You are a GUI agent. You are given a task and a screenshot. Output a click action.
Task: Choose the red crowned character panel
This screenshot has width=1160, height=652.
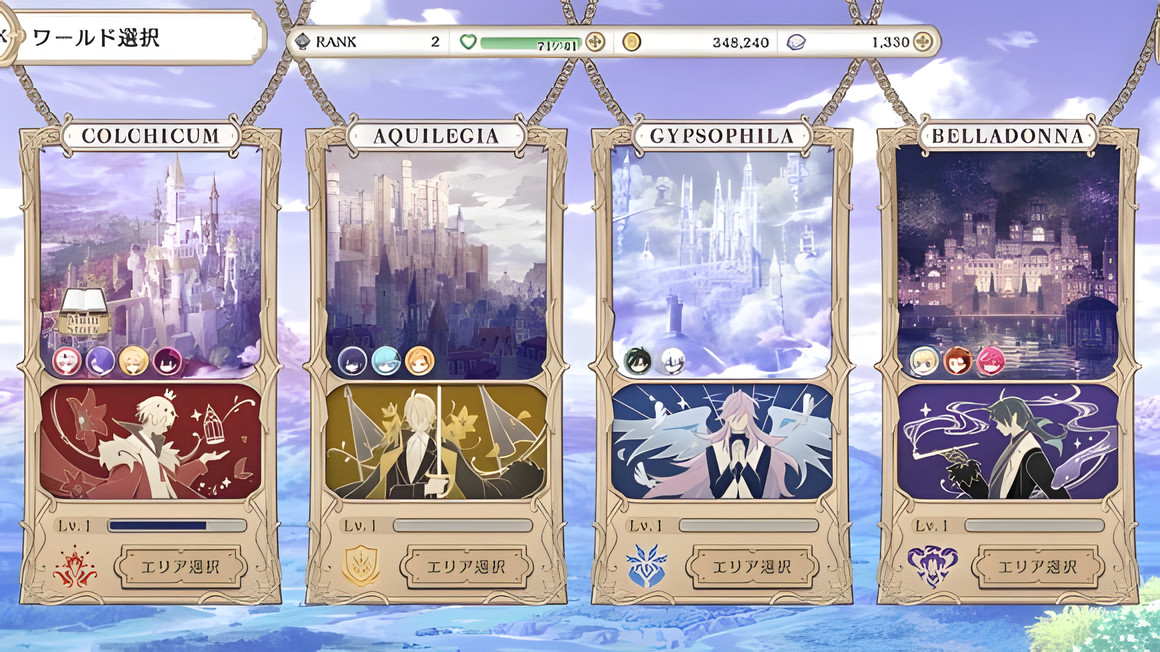(150, 441)
